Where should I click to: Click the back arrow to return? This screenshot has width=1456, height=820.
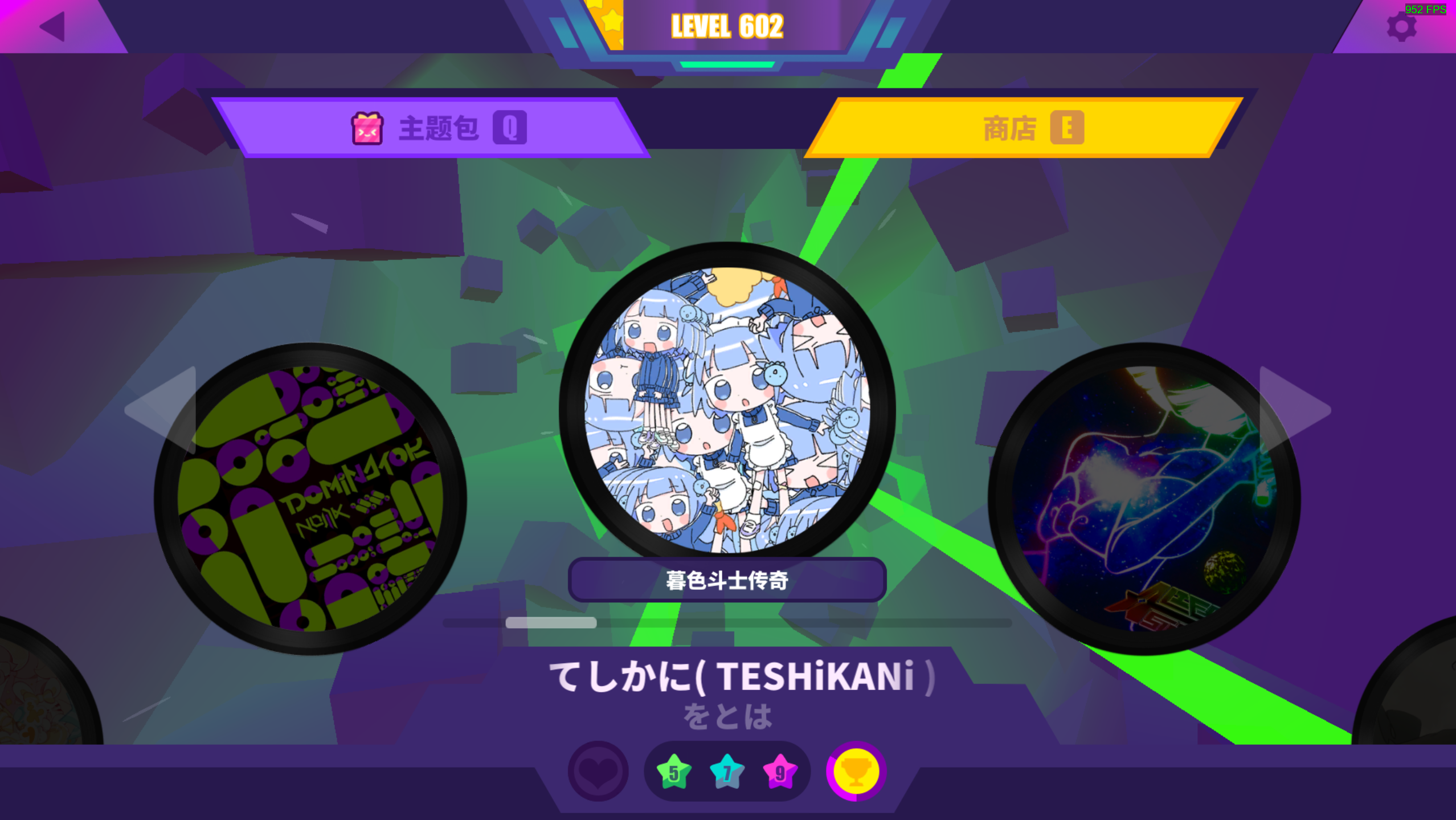click(51, 26)
